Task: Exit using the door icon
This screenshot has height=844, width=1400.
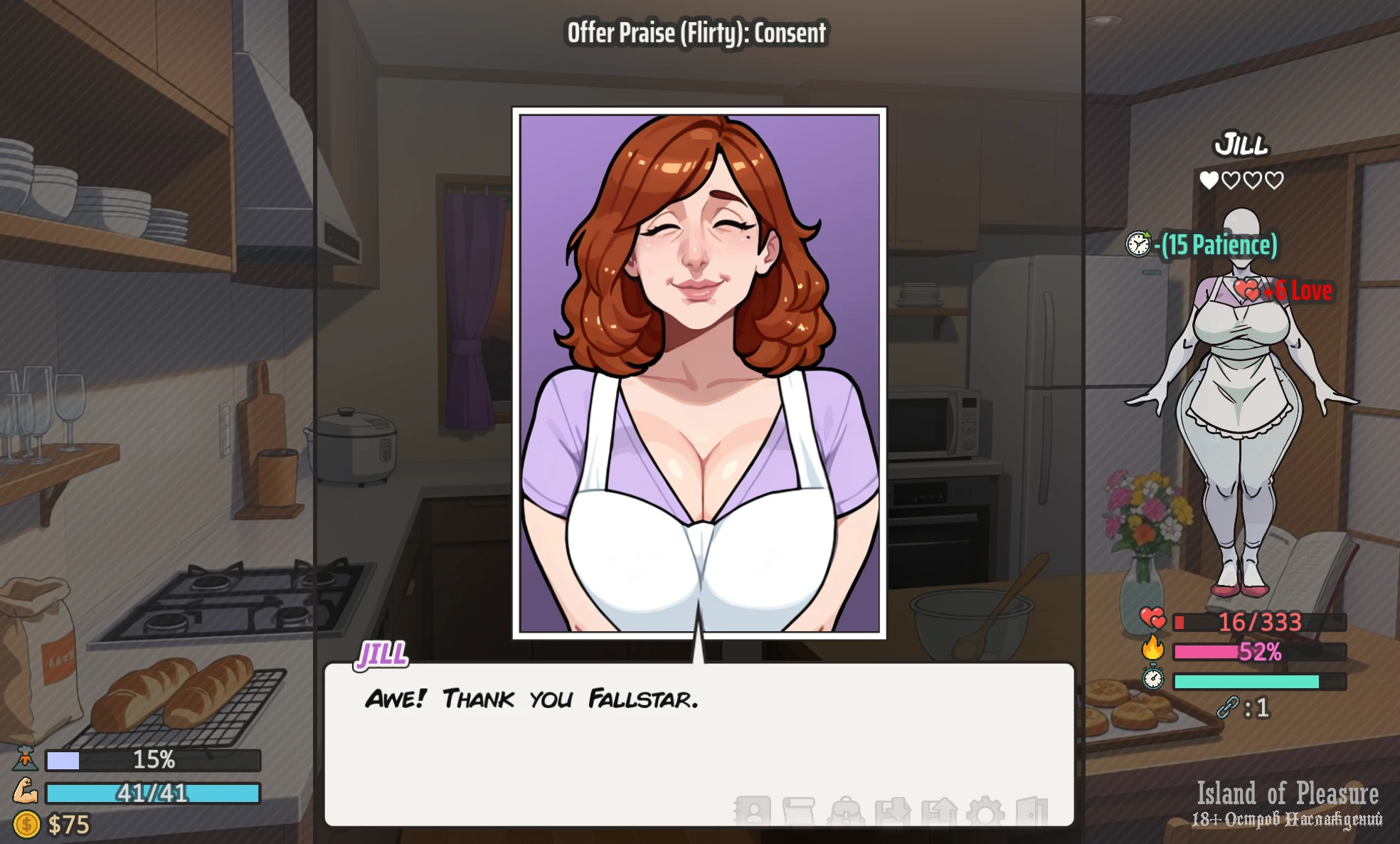Action: [1032, 811]
